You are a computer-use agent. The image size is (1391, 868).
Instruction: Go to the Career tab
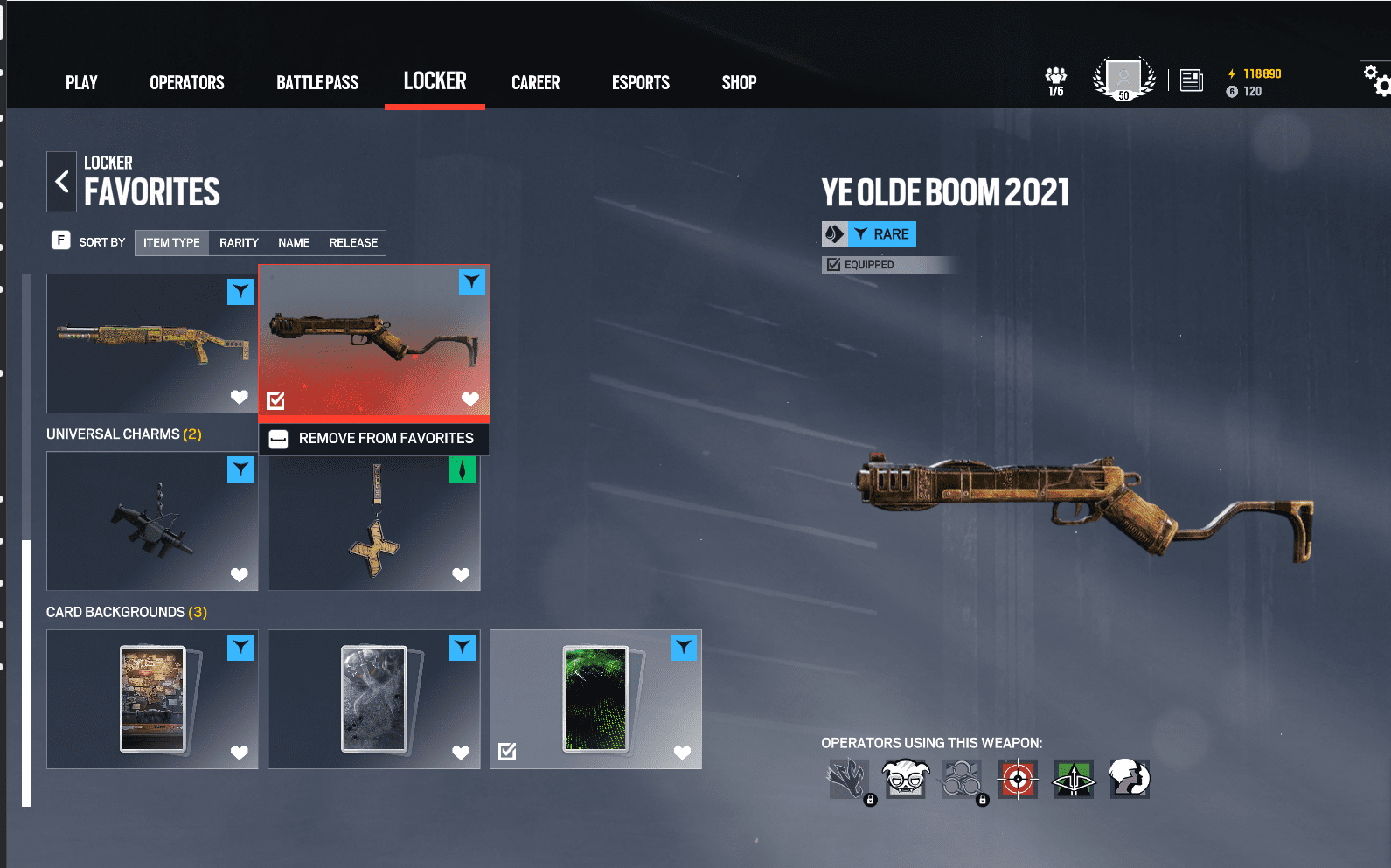(535, 83)
